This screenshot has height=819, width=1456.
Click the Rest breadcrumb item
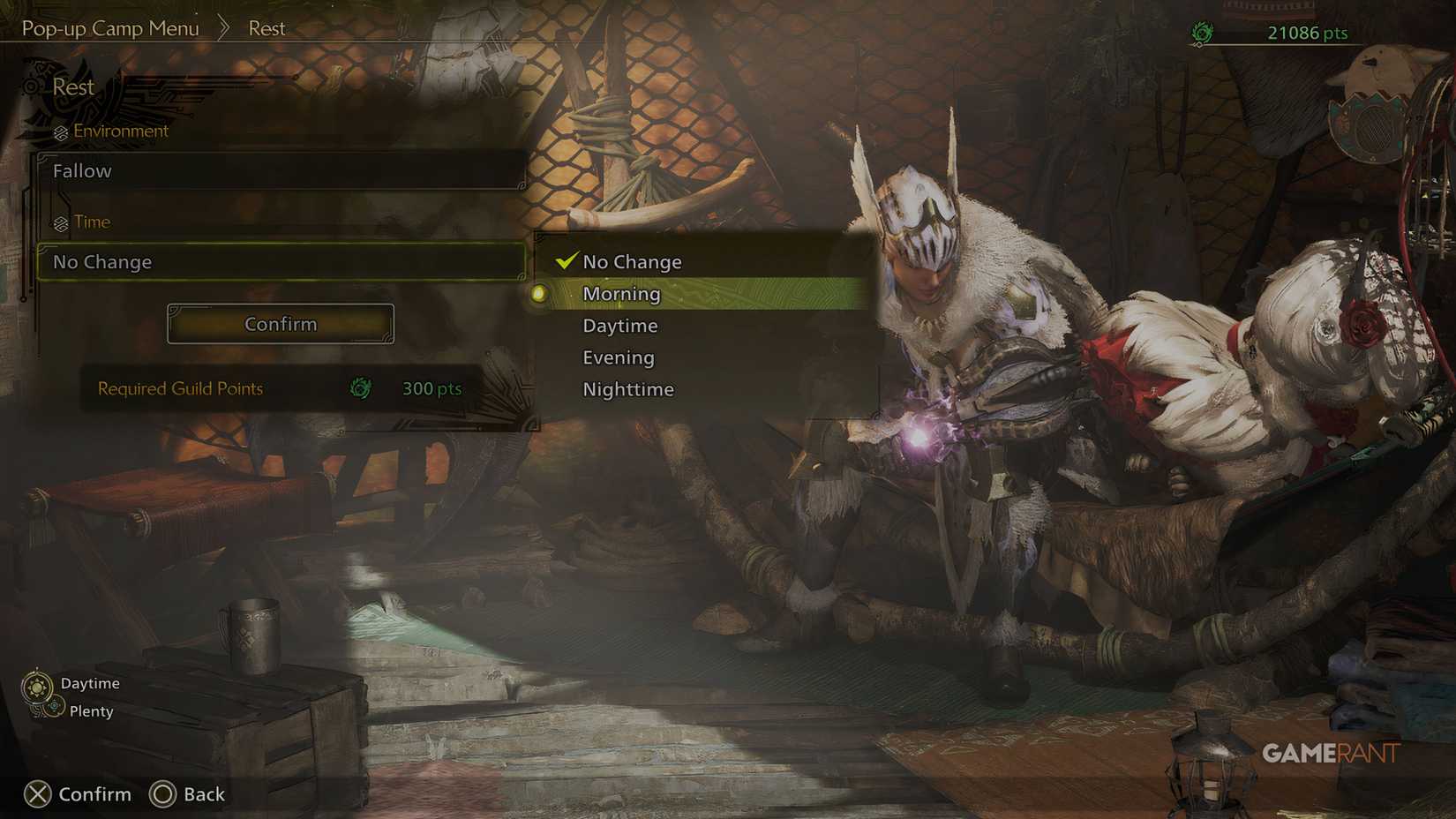(x=265, y=27)
